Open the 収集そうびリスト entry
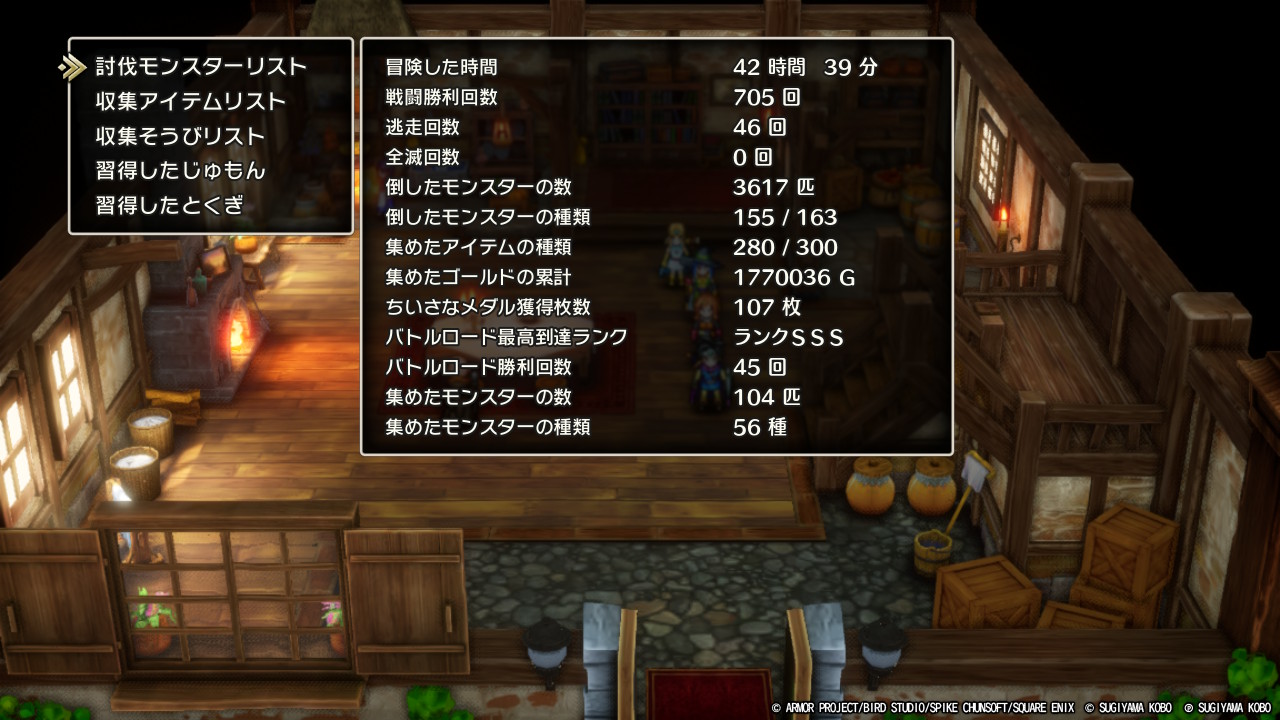The width and height of the screenshot is (1280, 720). click(x=176, y=135)
